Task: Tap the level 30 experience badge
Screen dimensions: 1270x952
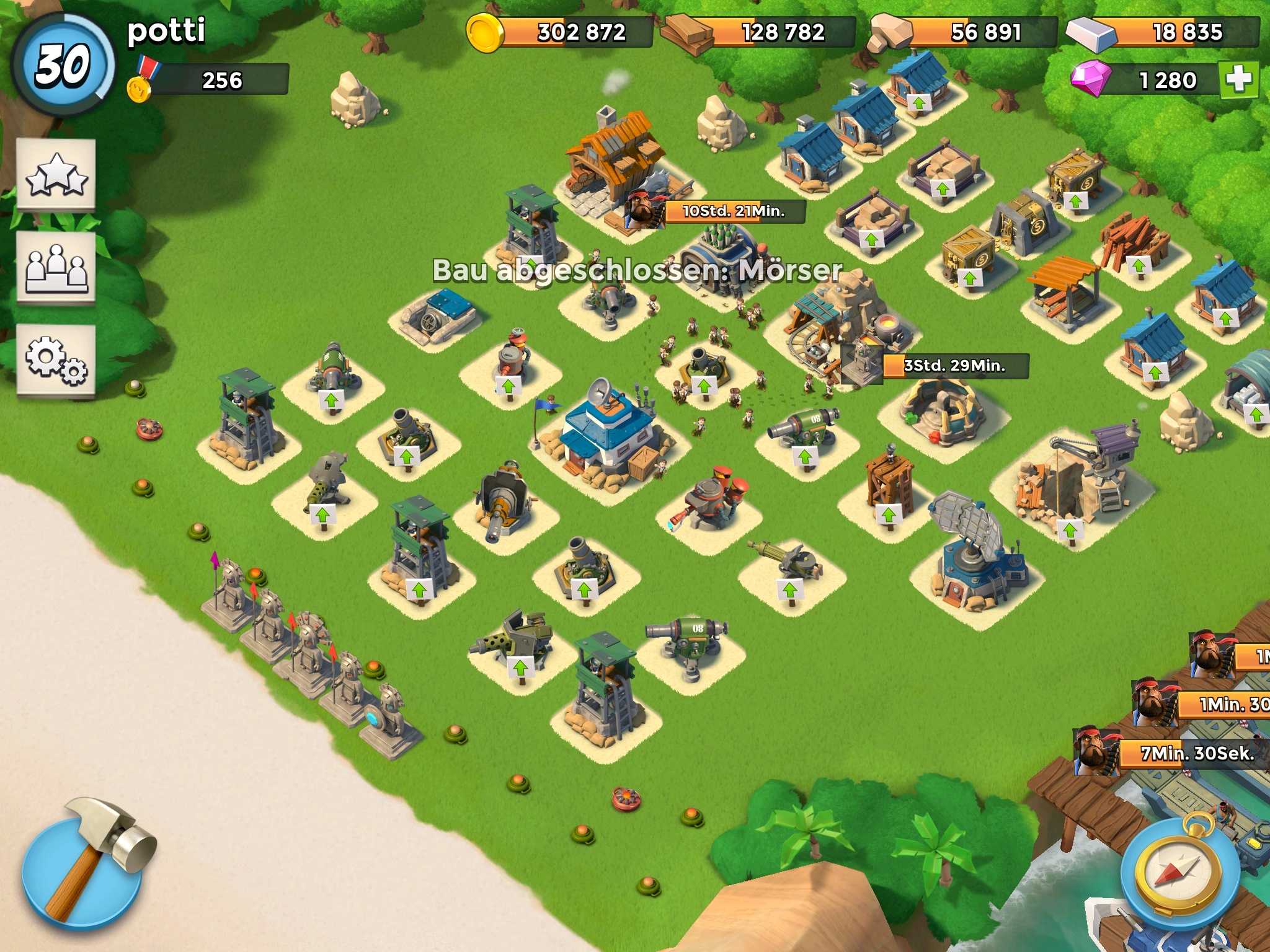Action: pos(63,64)
